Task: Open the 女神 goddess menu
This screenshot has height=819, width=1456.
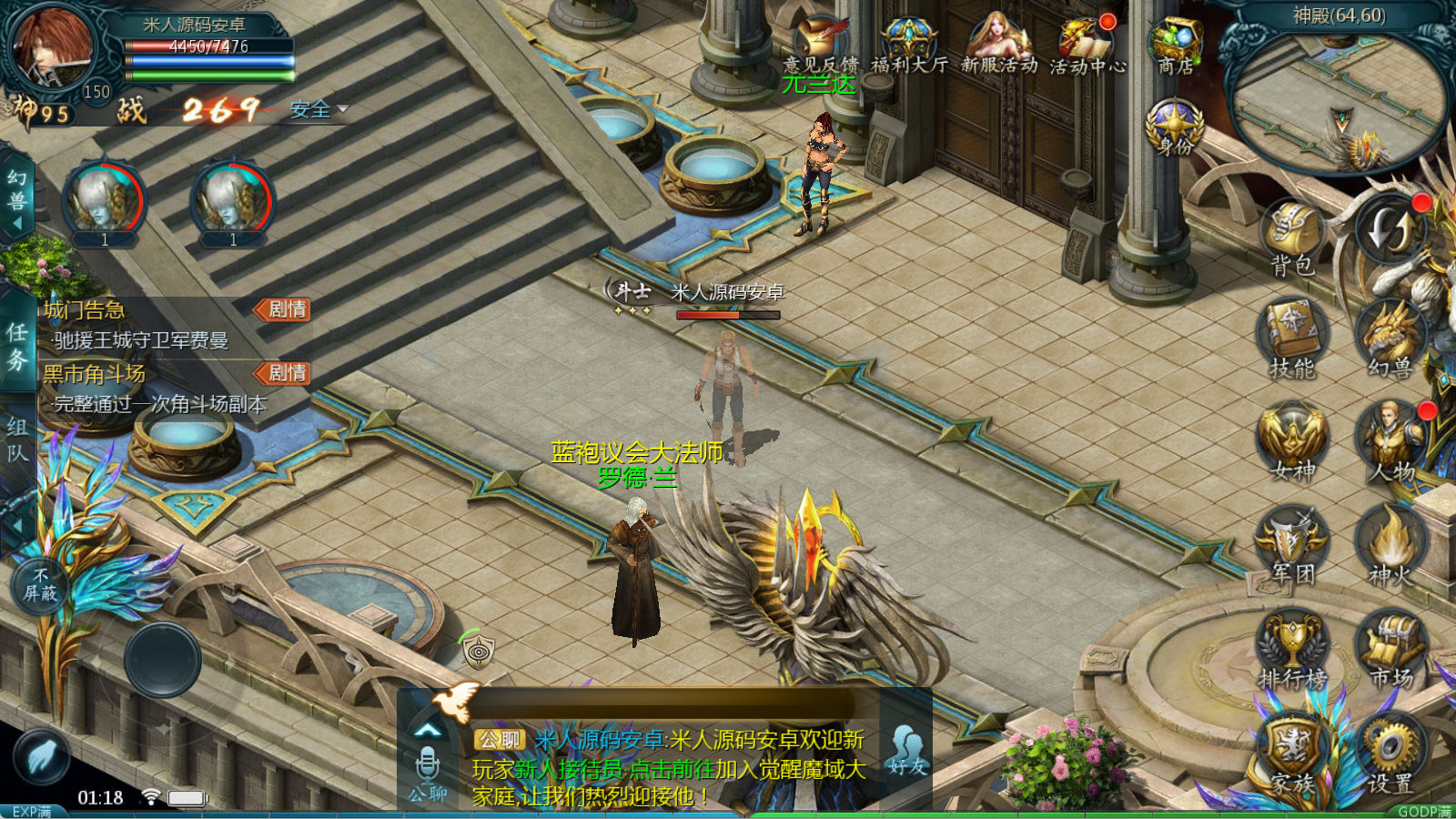Action: [x=1292, y=441]
